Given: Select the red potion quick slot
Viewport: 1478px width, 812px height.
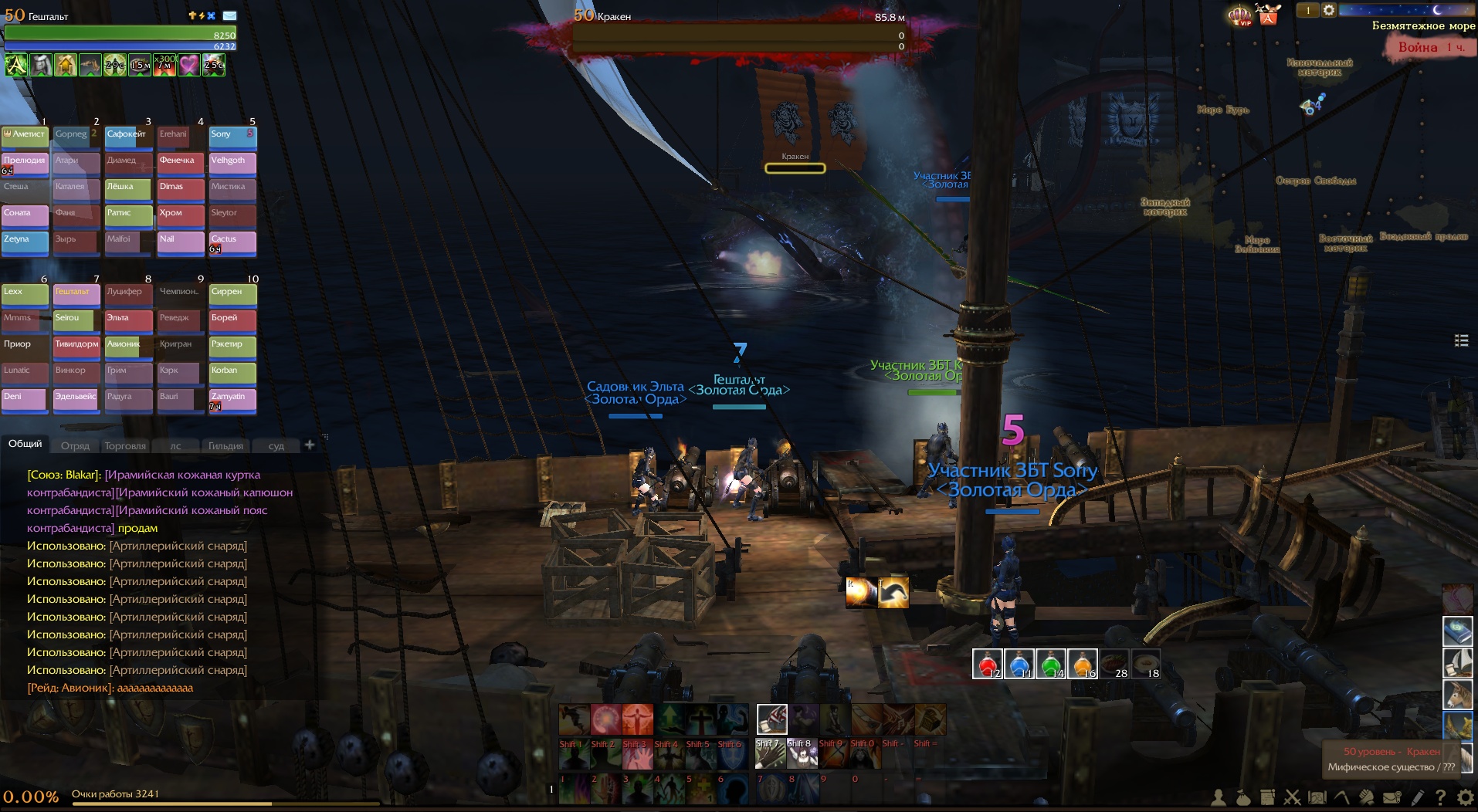Looking at the screenshot, I should click(x=986, y=664).
